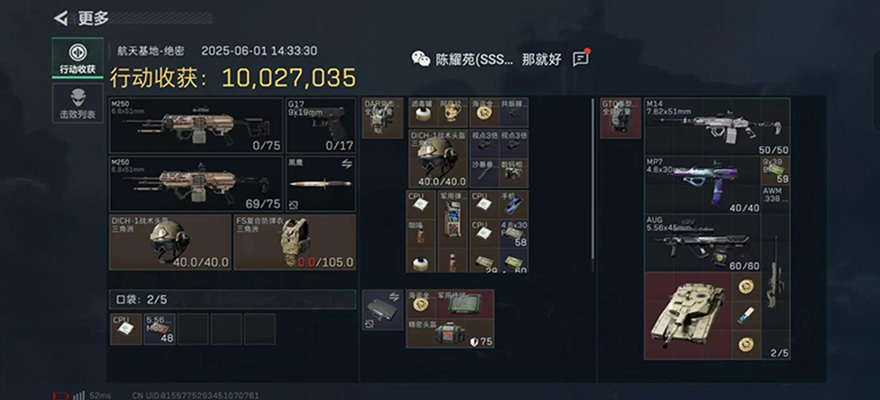Screen dimensions: 880x400
Task: Select the 9x39 ammo stack of 59
Action: [x=775, y=169]
